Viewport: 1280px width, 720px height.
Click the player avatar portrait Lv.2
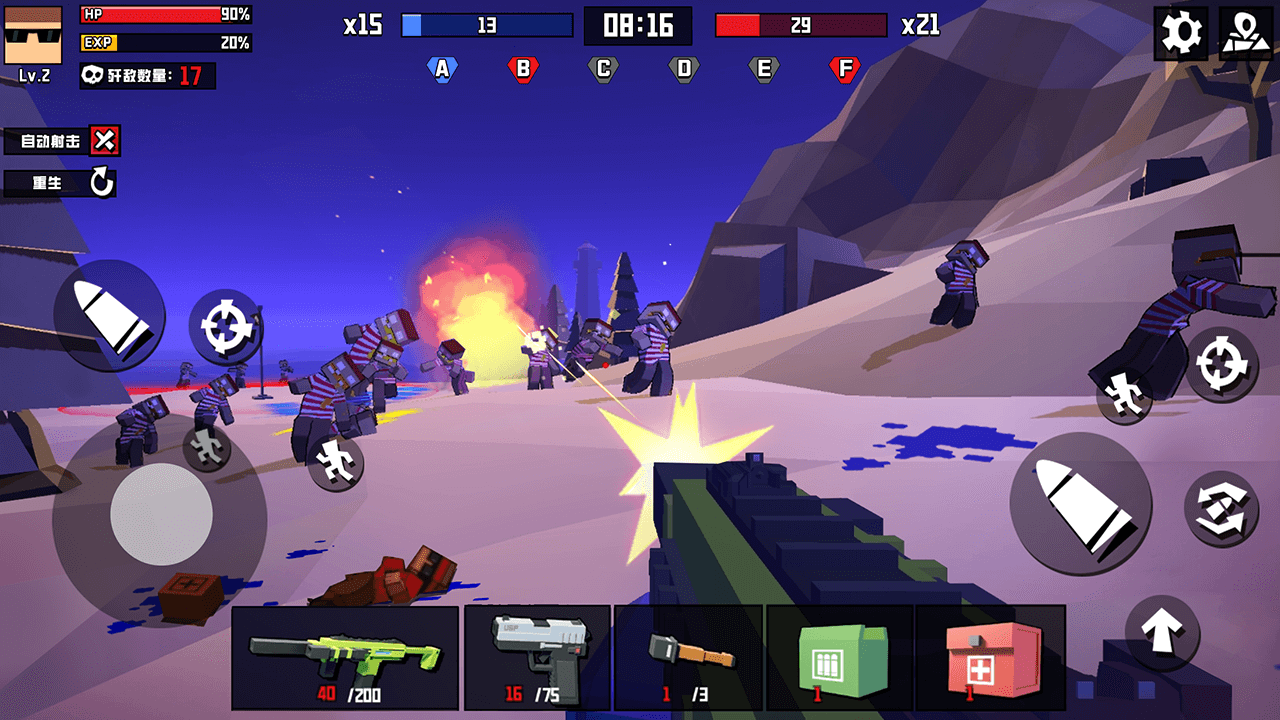pyautogui.click(x=33, y=33)
